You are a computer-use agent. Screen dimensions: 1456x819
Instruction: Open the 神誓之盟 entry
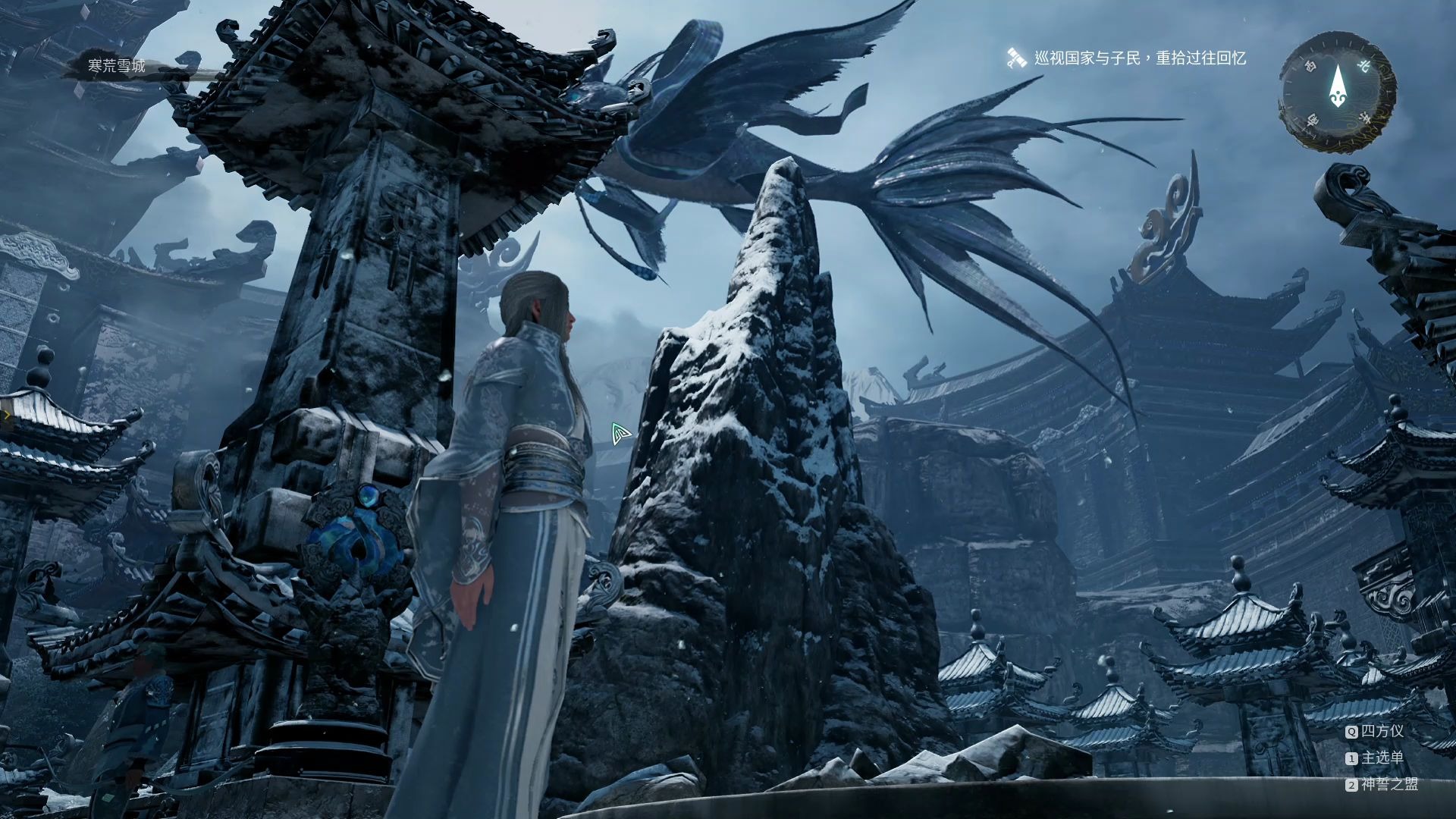pos(1389,784)
